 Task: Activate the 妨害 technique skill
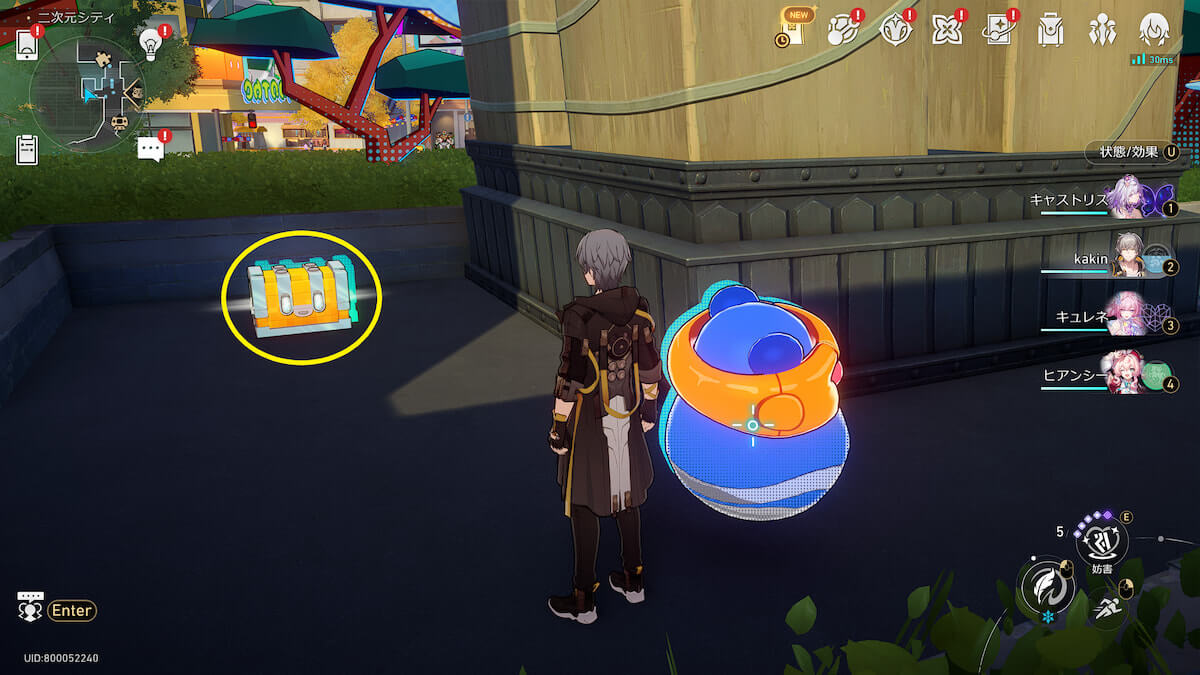tap(1101, 543)
